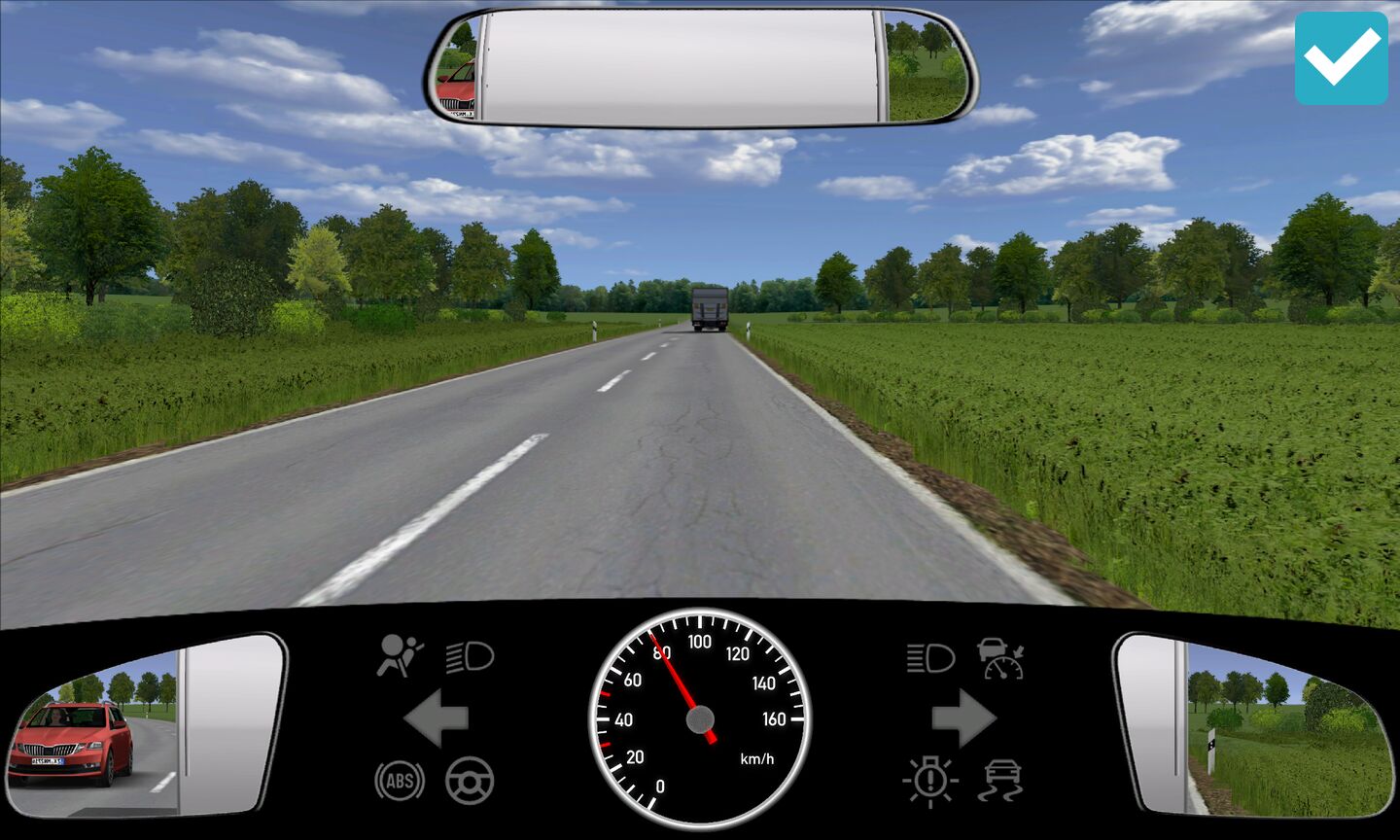Select the exterior light bulb warning icon

pyautogui.click(x=930, y=780)
